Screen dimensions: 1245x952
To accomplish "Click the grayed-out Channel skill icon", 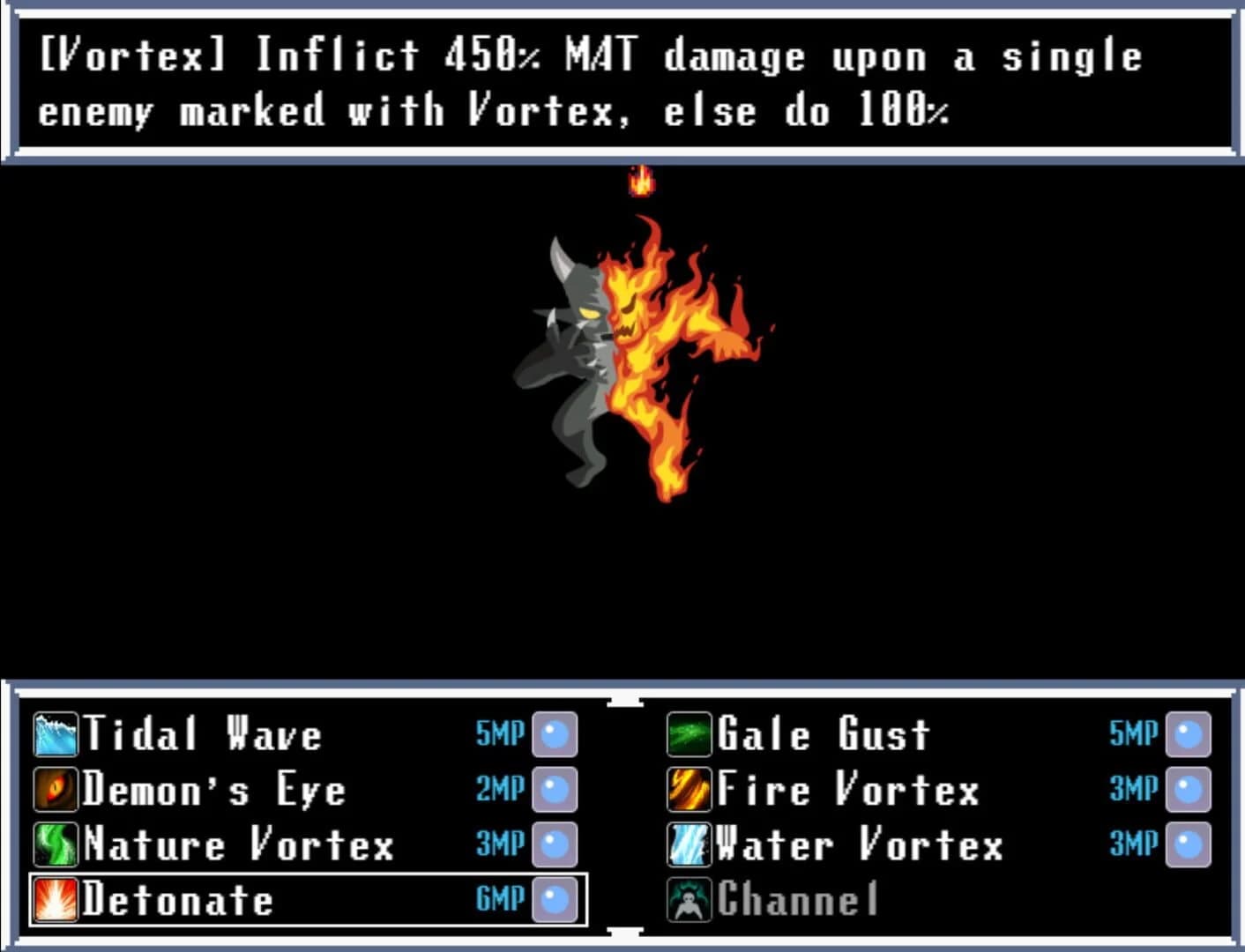I will point(688,901).
